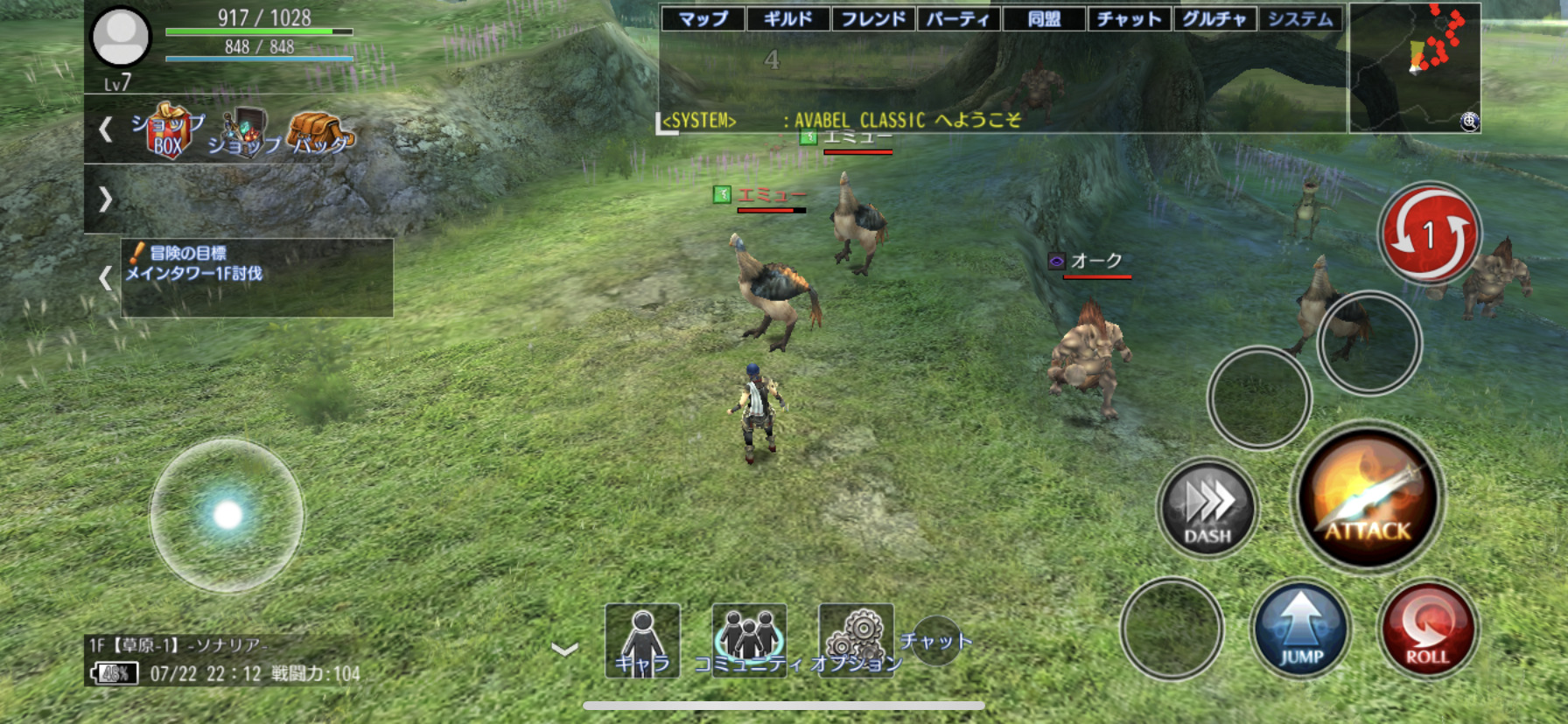Click the red swap button numbered 1
The image size is (1568, 724).
tap(1429, 233)
